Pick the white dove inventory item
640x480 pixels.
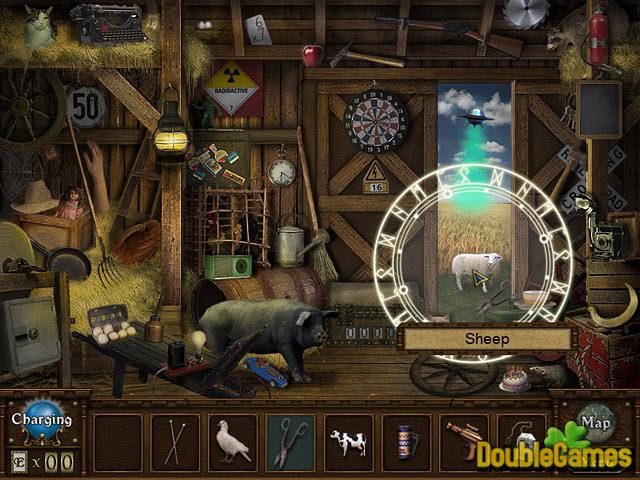[x=233, y=439]
